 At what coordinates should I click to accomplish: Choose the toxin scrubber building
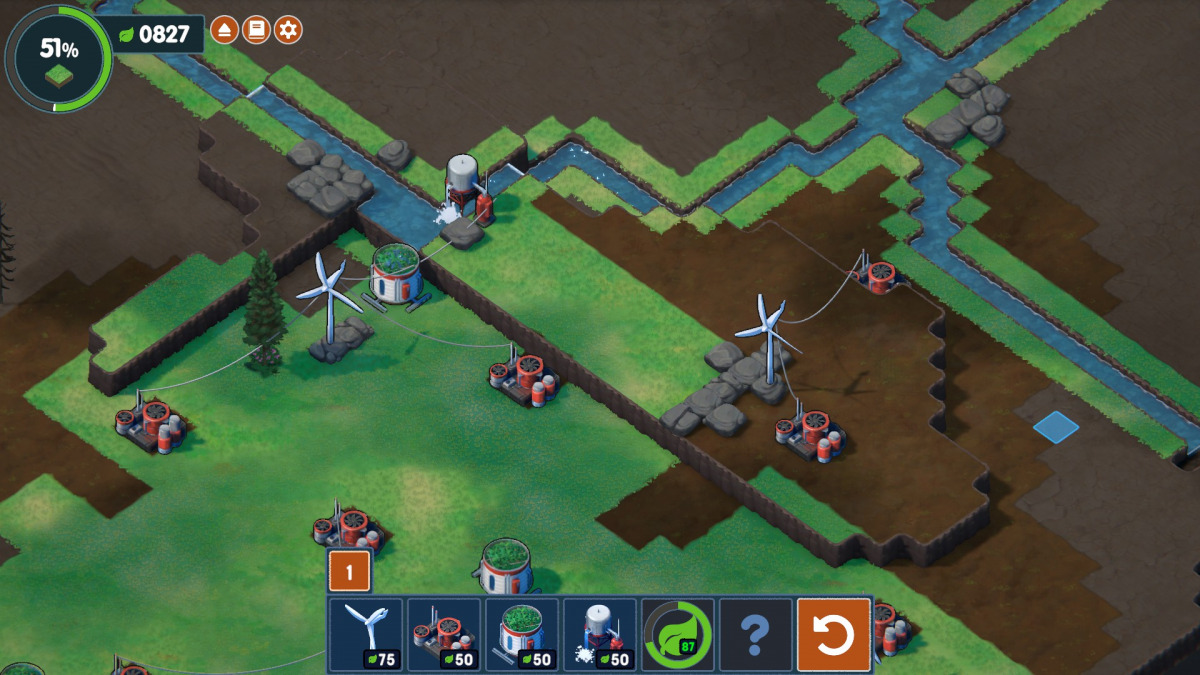443,635
